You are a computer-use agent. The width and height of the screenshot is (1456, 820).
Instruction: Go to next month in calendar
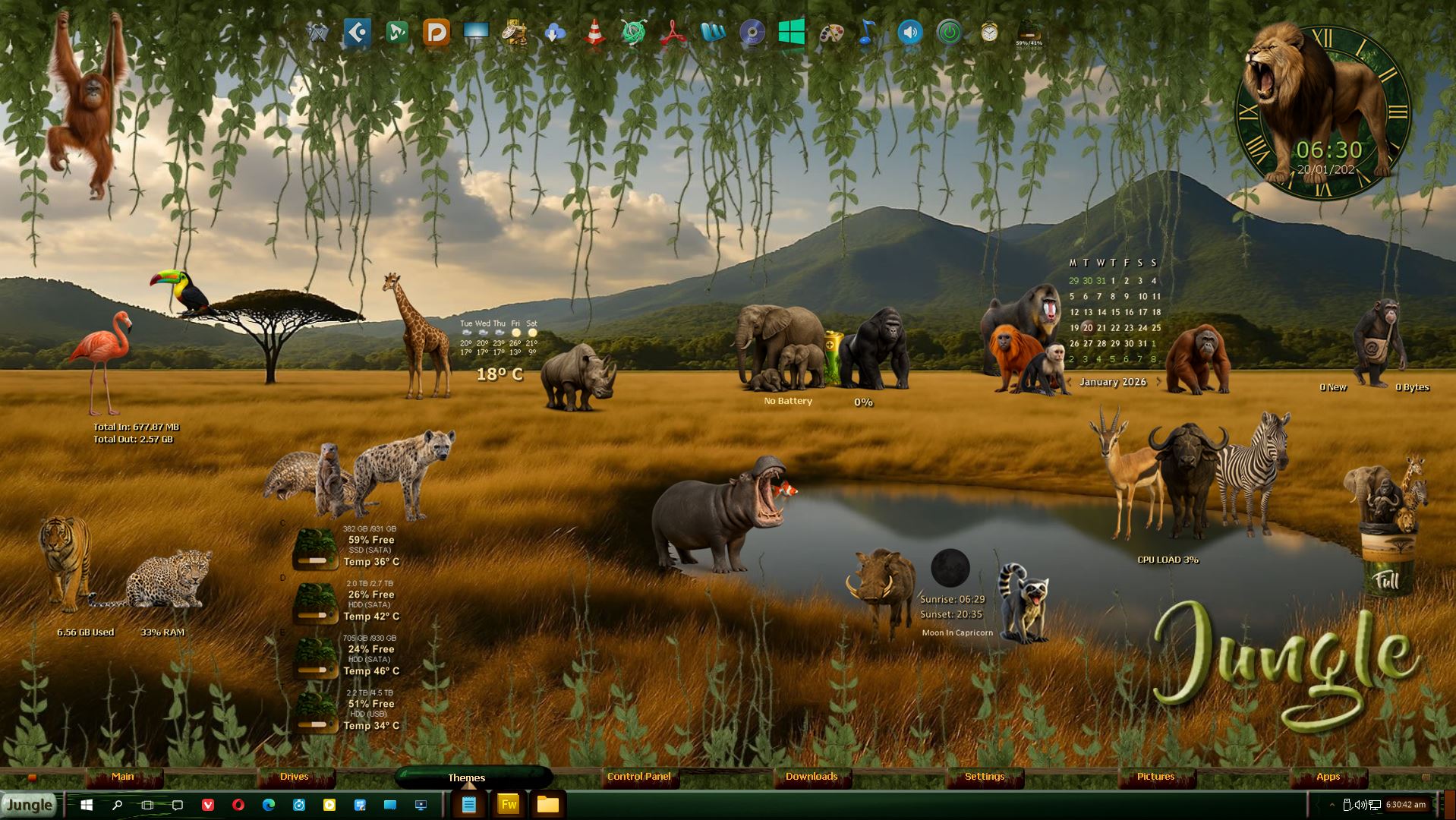1158,382
